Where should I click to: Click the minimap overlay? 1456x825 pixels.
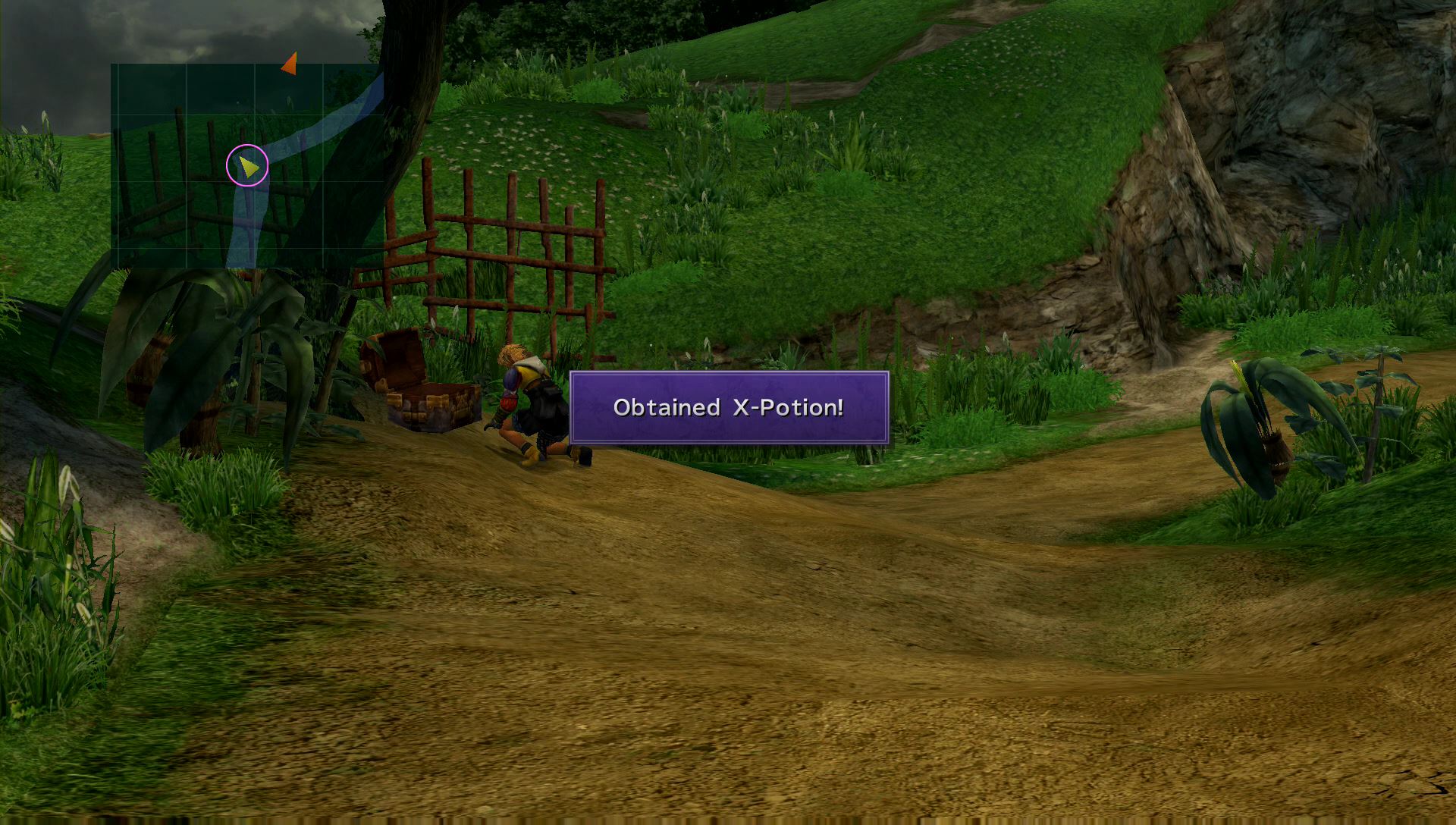click(x=246, y=165)
